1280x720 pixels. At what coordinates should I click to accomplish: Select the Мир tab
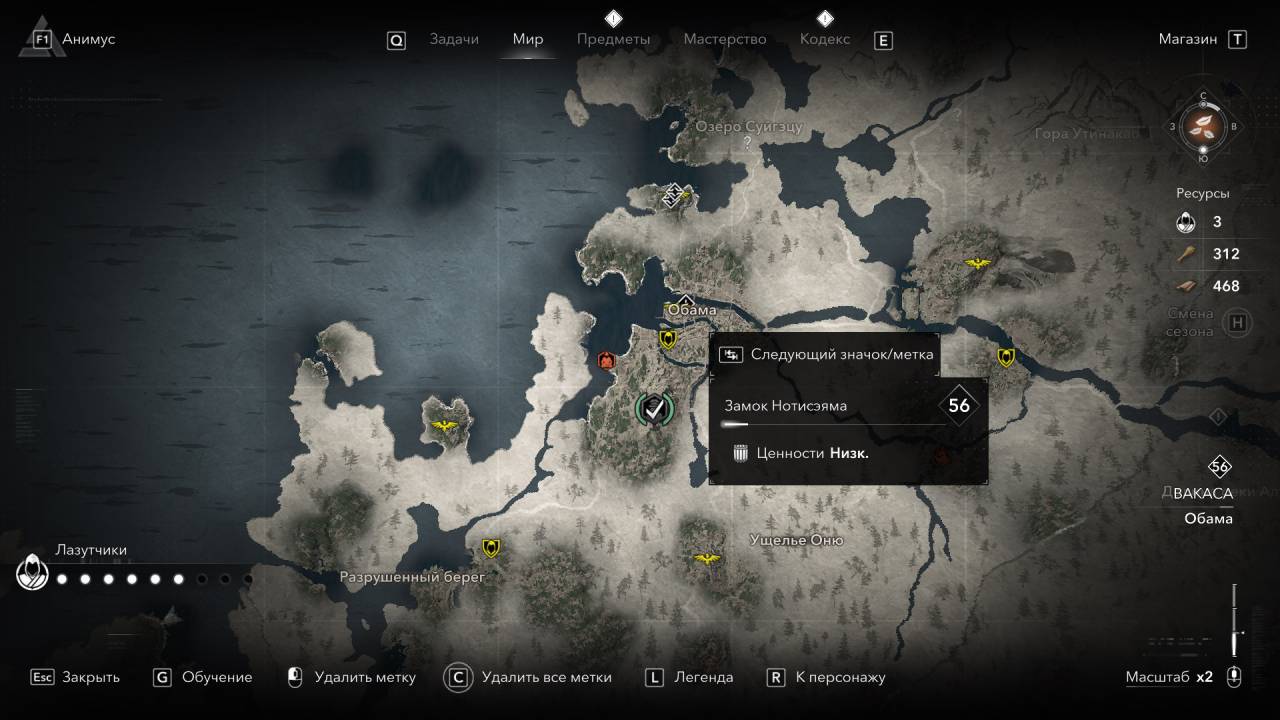click(x=528, y=39)
